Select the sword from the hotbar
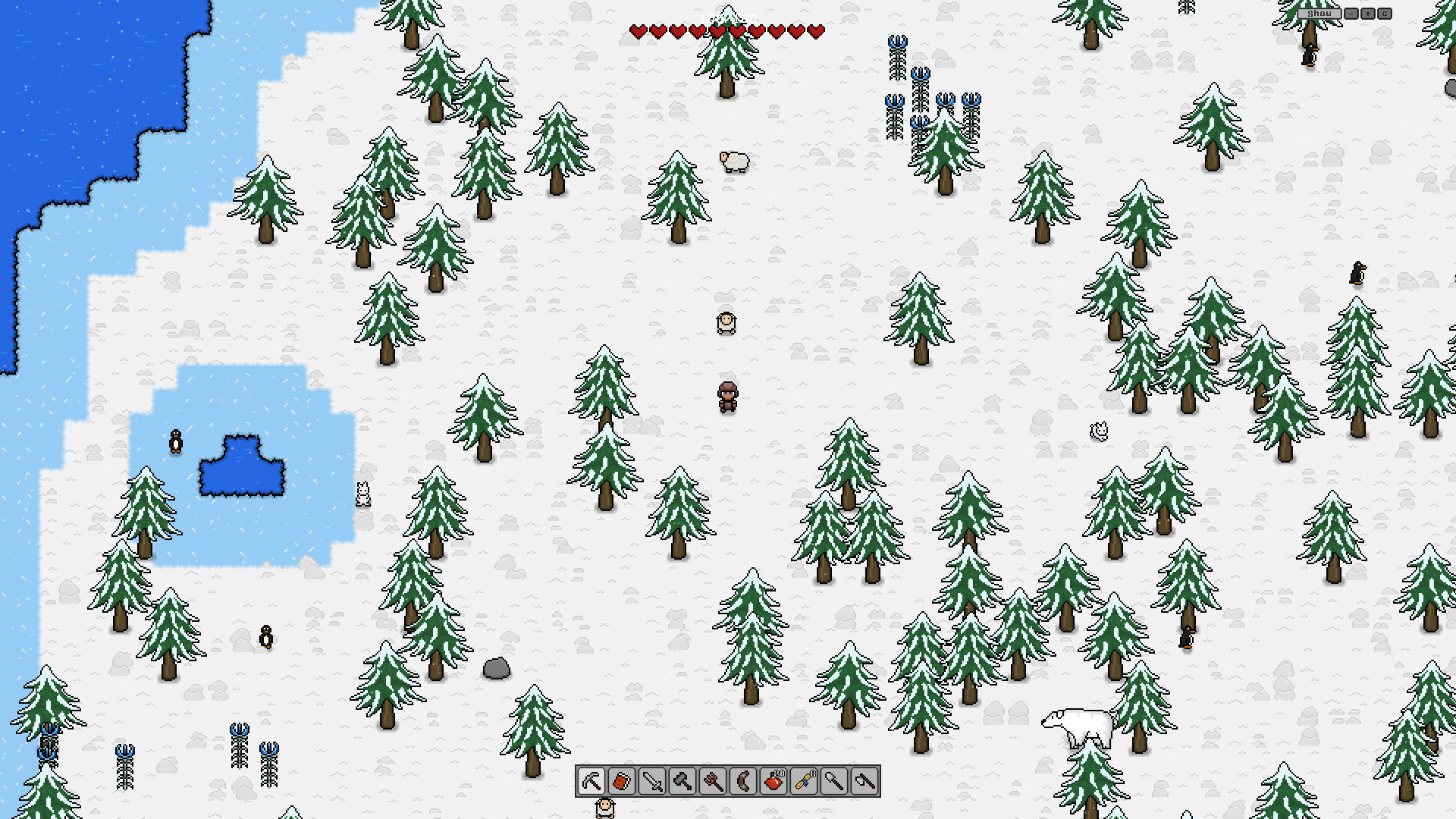The width and height of the screenshot is (1456, 819). coord(652,782)
